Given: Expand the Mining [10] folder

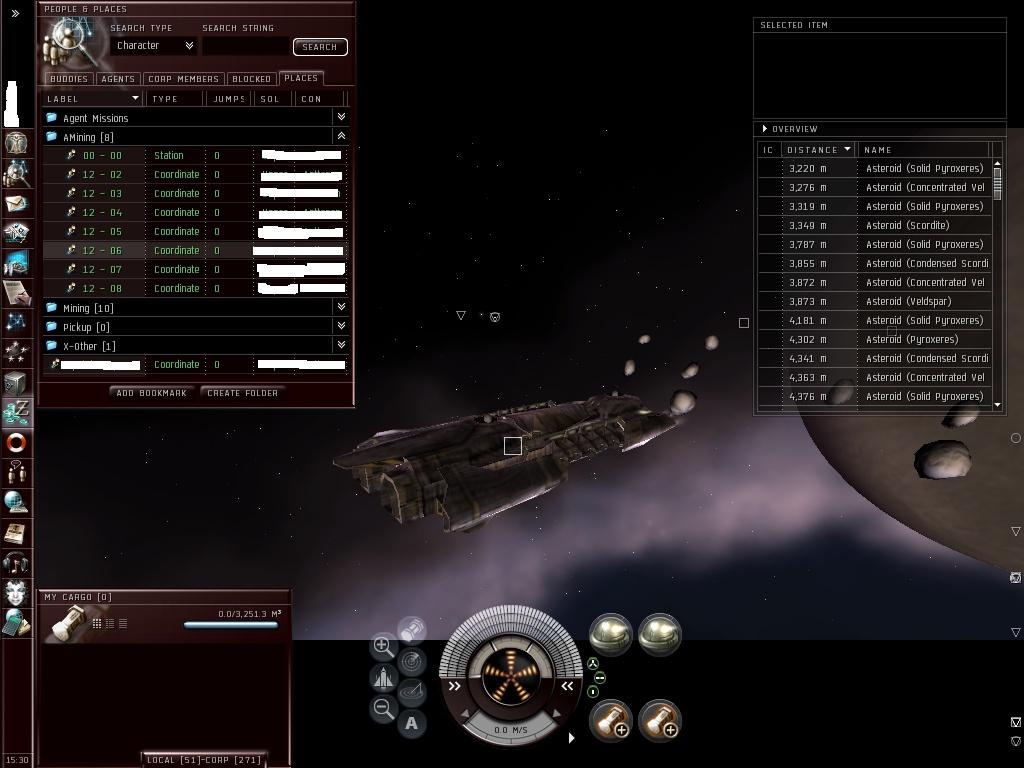Looking at the screenshot, I should coord(88,308).
